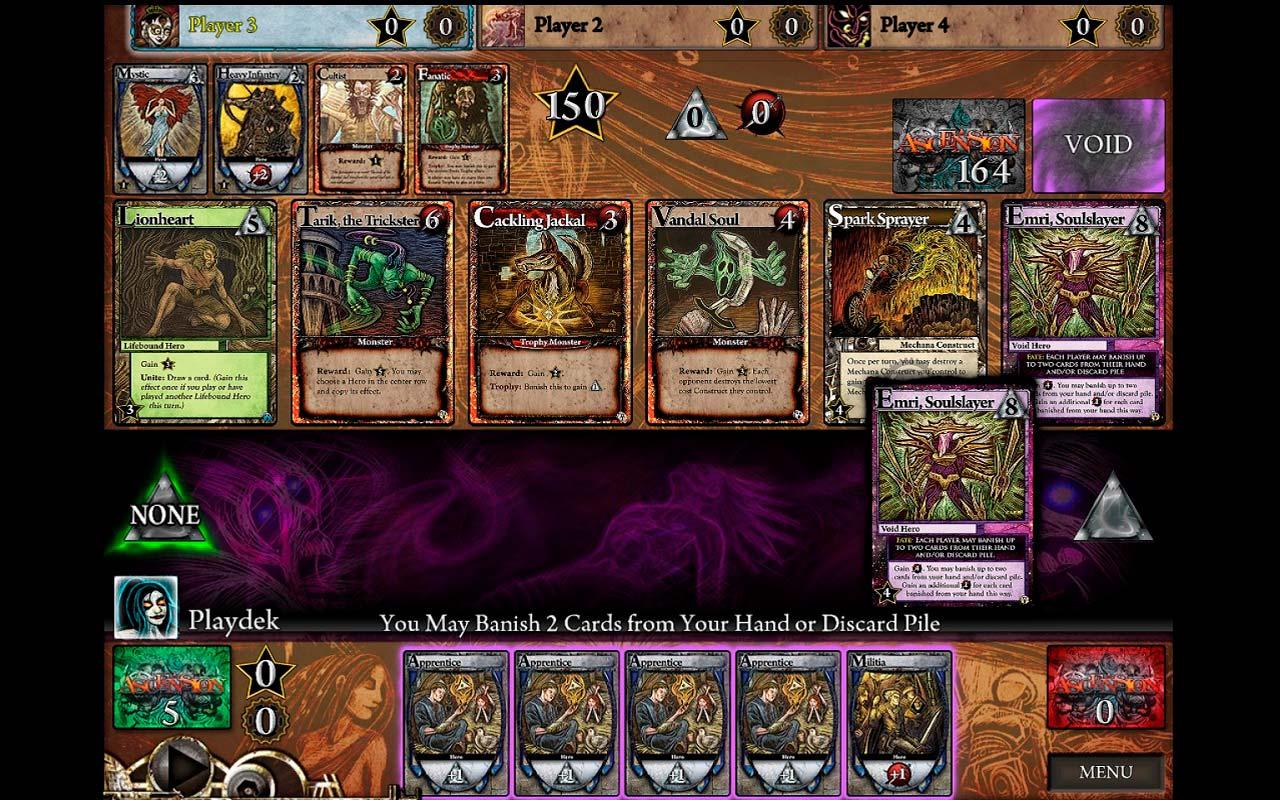Select the Vandal Soul monster card
This screenshot has width=1280, height=800.
click(x=727, y=312)
